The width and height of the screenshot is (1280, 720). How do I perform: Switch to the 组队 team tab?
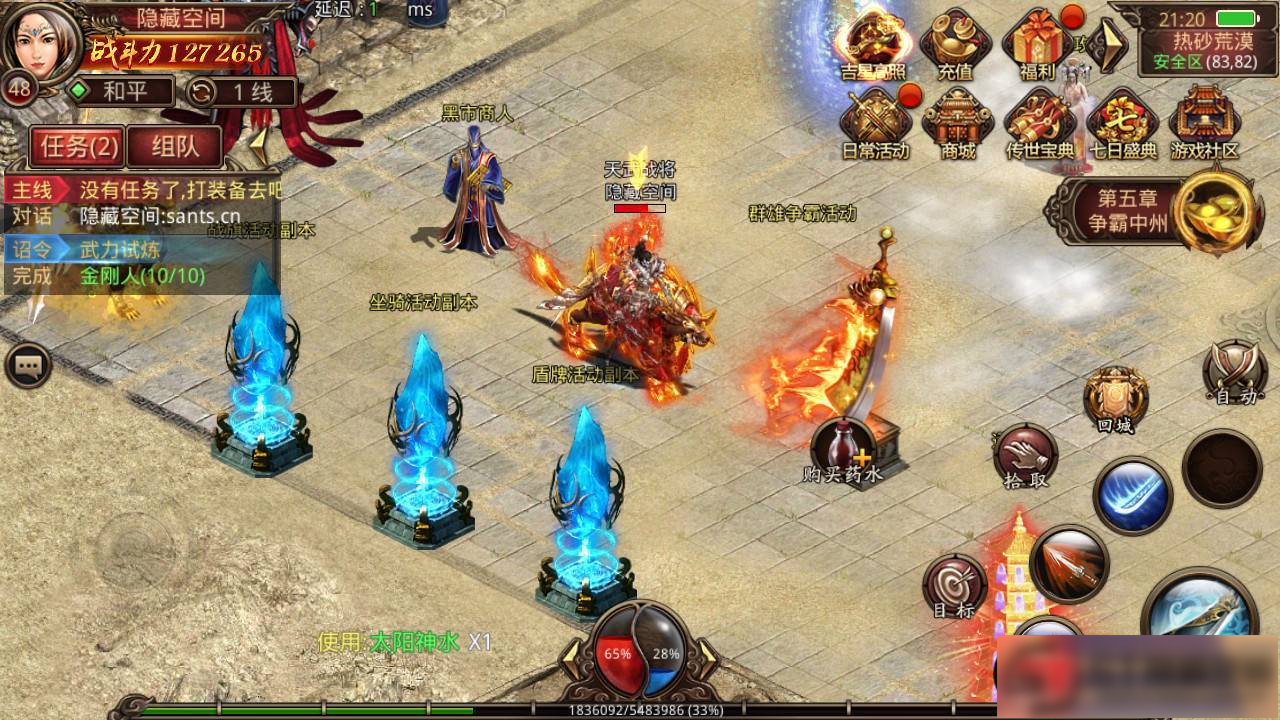[x=175, y=147]
